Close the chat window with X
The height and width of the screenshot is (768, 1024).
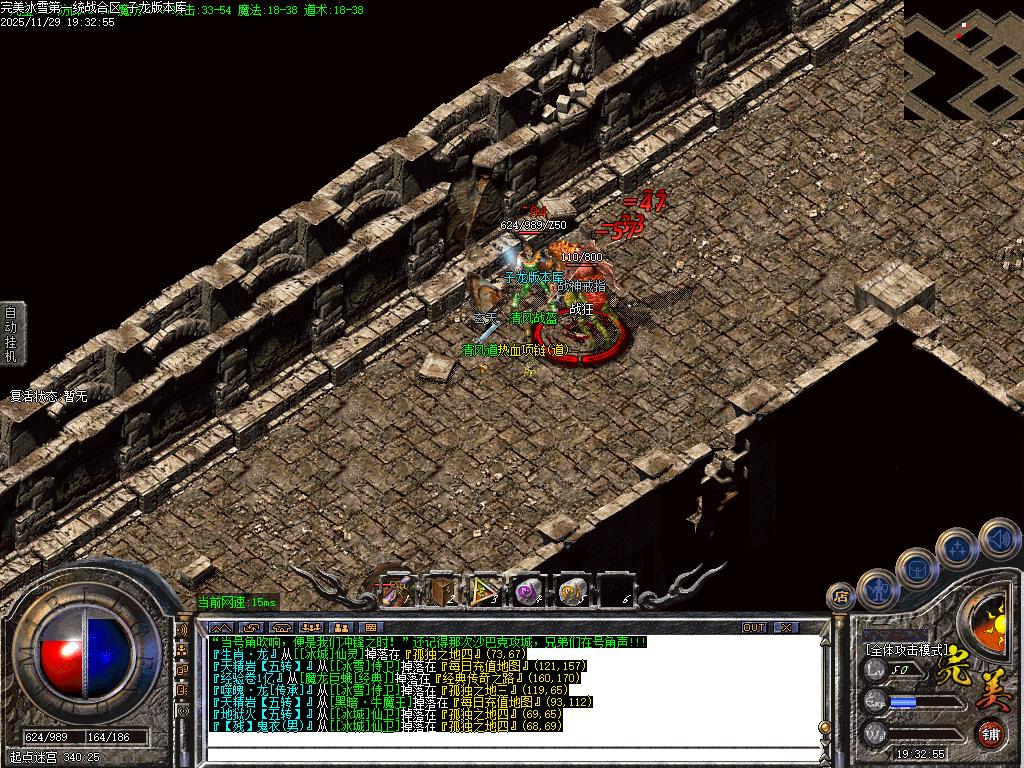787,627
